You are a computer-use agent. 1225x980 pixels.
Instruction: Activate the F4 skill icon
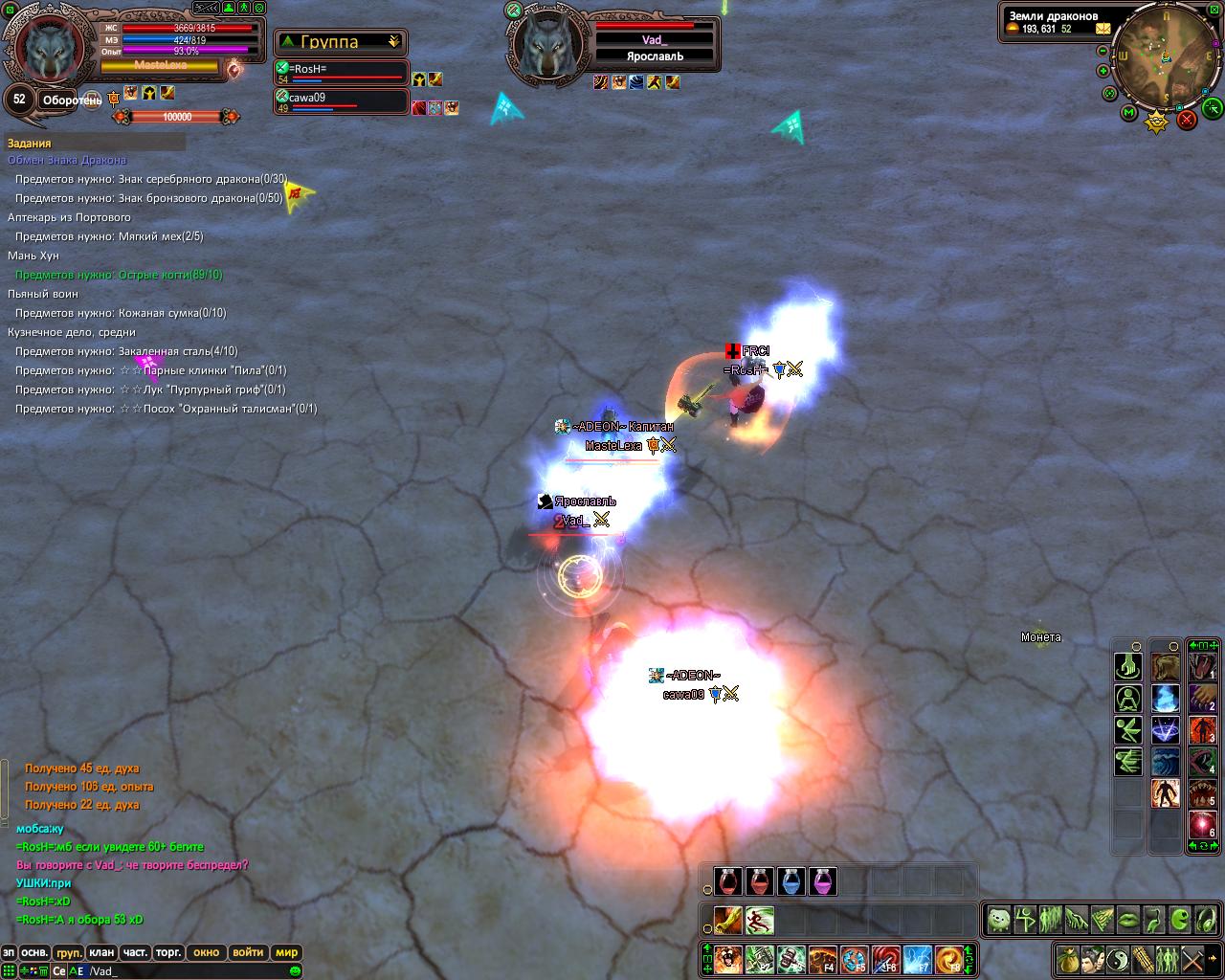823,959
